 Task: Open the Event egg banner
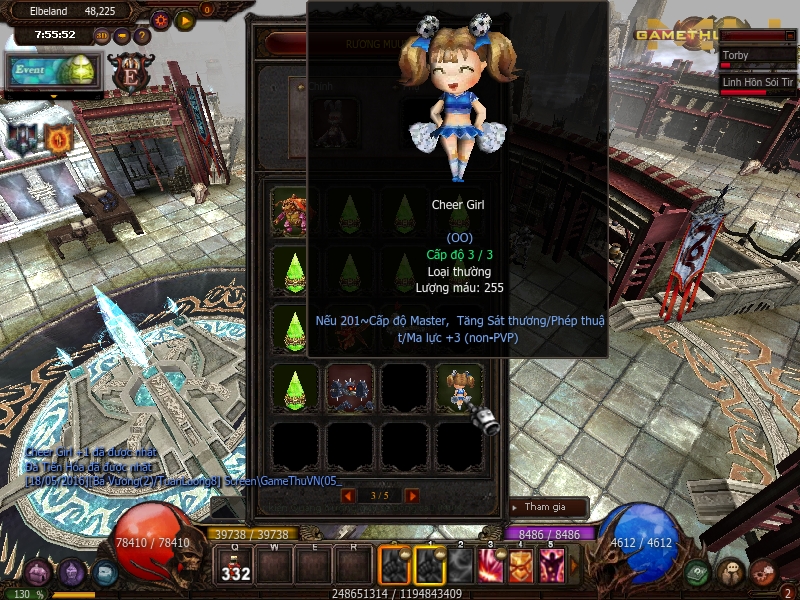coord(54,71)
